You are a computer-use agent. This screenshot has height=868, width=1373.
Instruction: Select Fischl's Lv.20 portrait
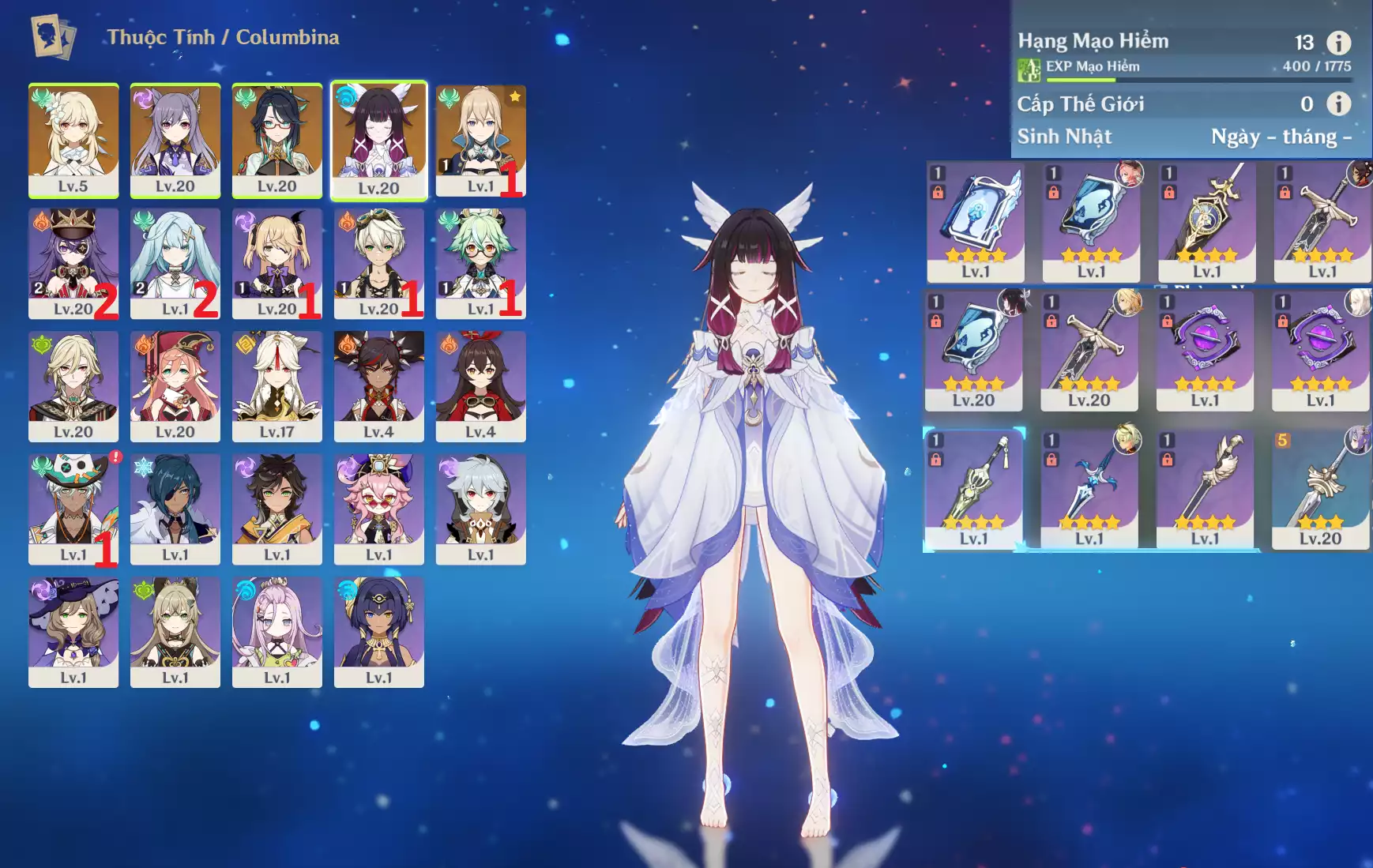[276, 262]
